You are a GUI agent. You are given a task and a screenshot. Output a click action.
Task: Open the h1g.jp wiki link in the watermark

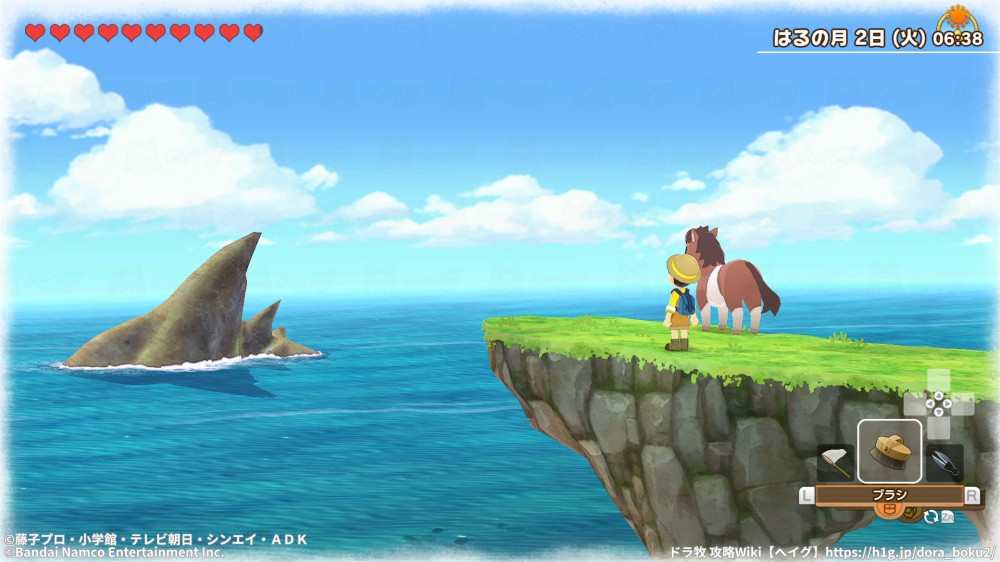pyautogui.click(x=913, y=551)
